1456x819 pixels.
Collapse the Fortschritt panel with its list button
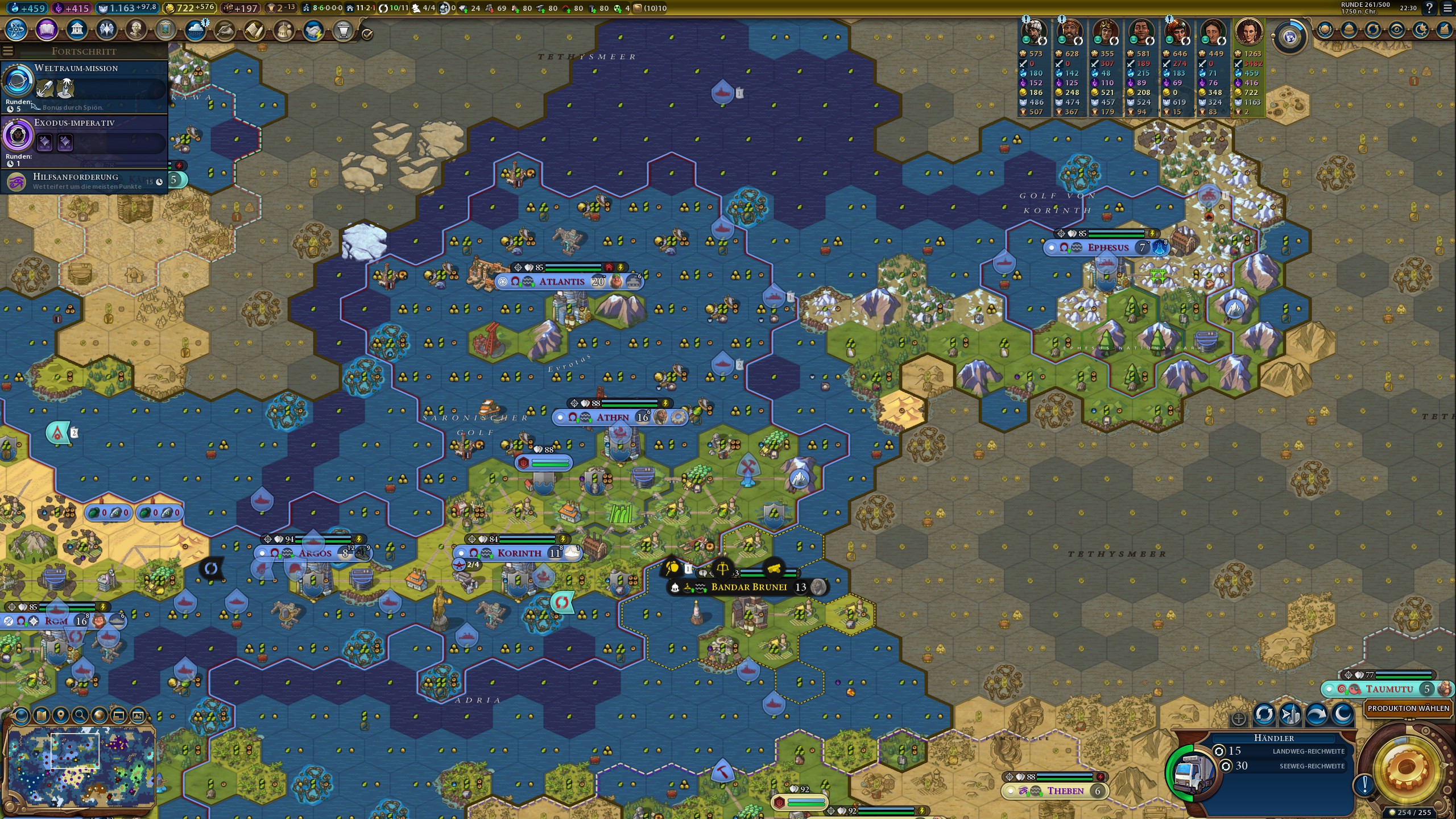[x=8, y=51]
